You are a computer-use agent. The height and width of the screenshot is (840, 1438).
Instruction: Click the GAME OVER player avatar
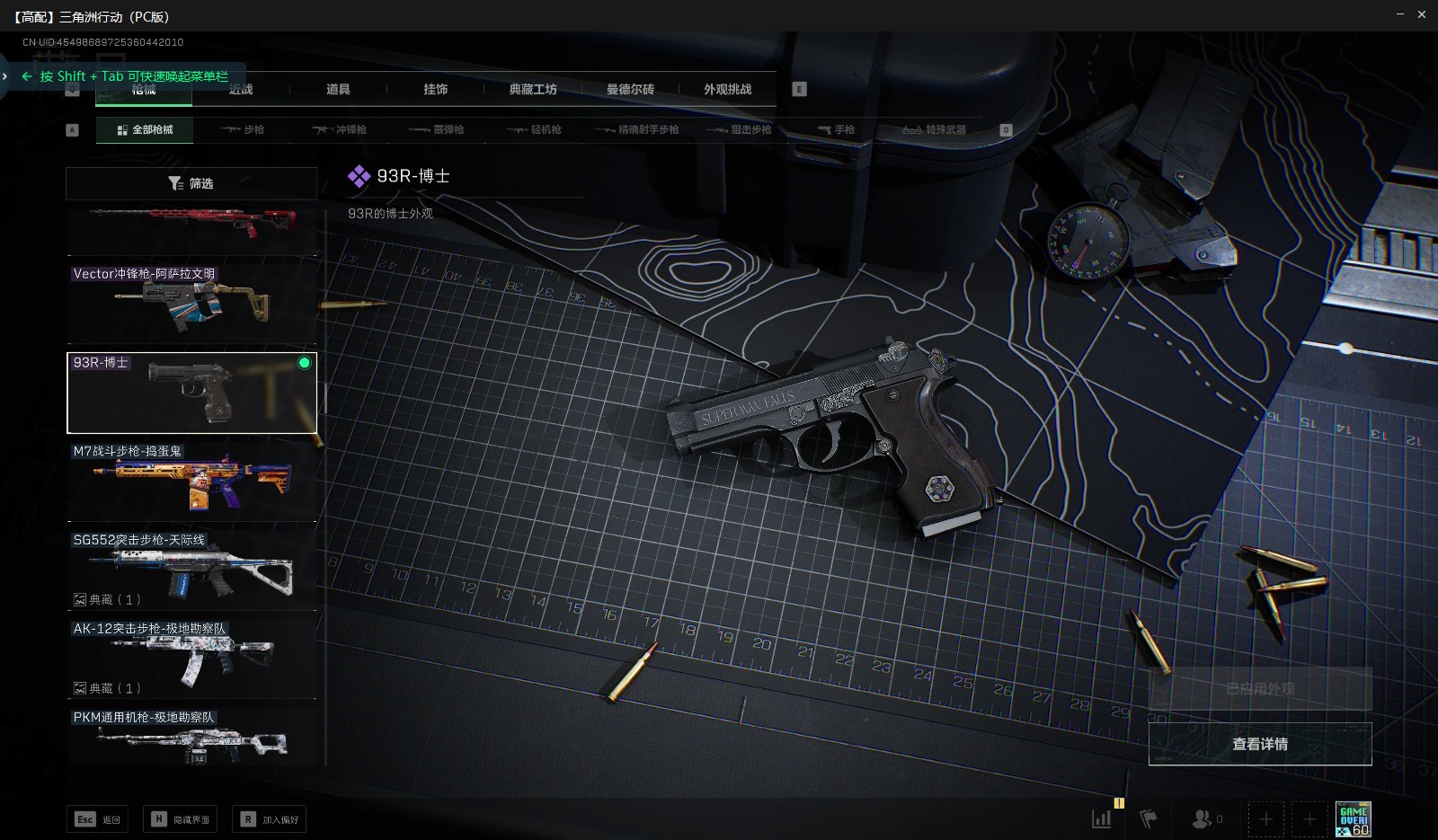(x=1353, y=818)
